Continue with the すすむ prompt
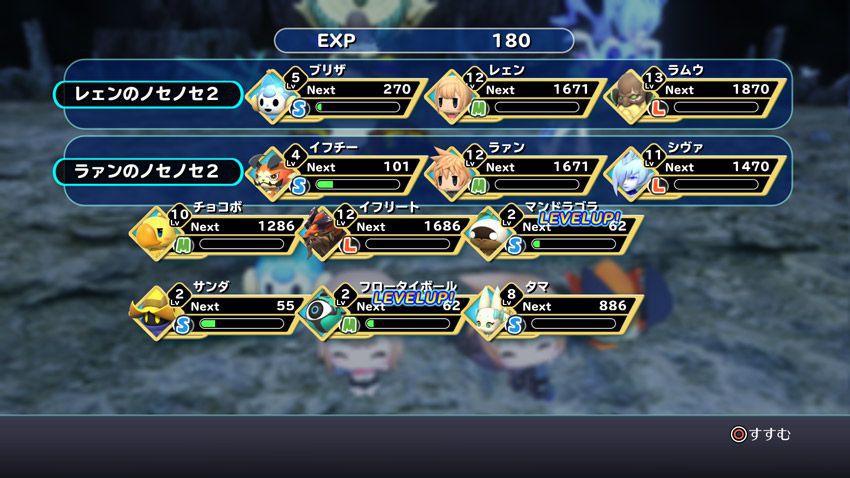 760,434
